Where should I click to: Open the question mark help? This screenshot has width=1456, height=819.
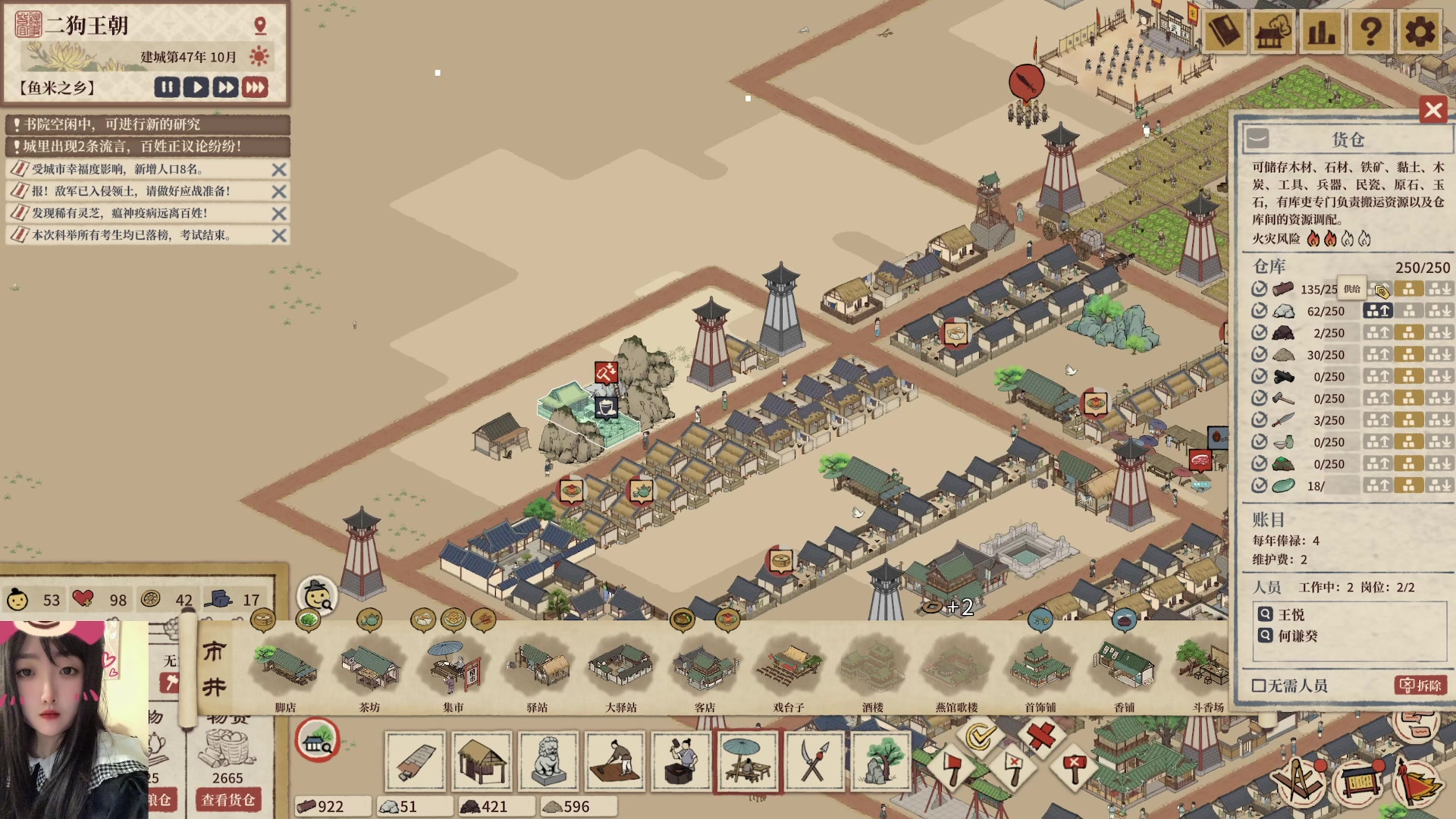coord(1370,32)
